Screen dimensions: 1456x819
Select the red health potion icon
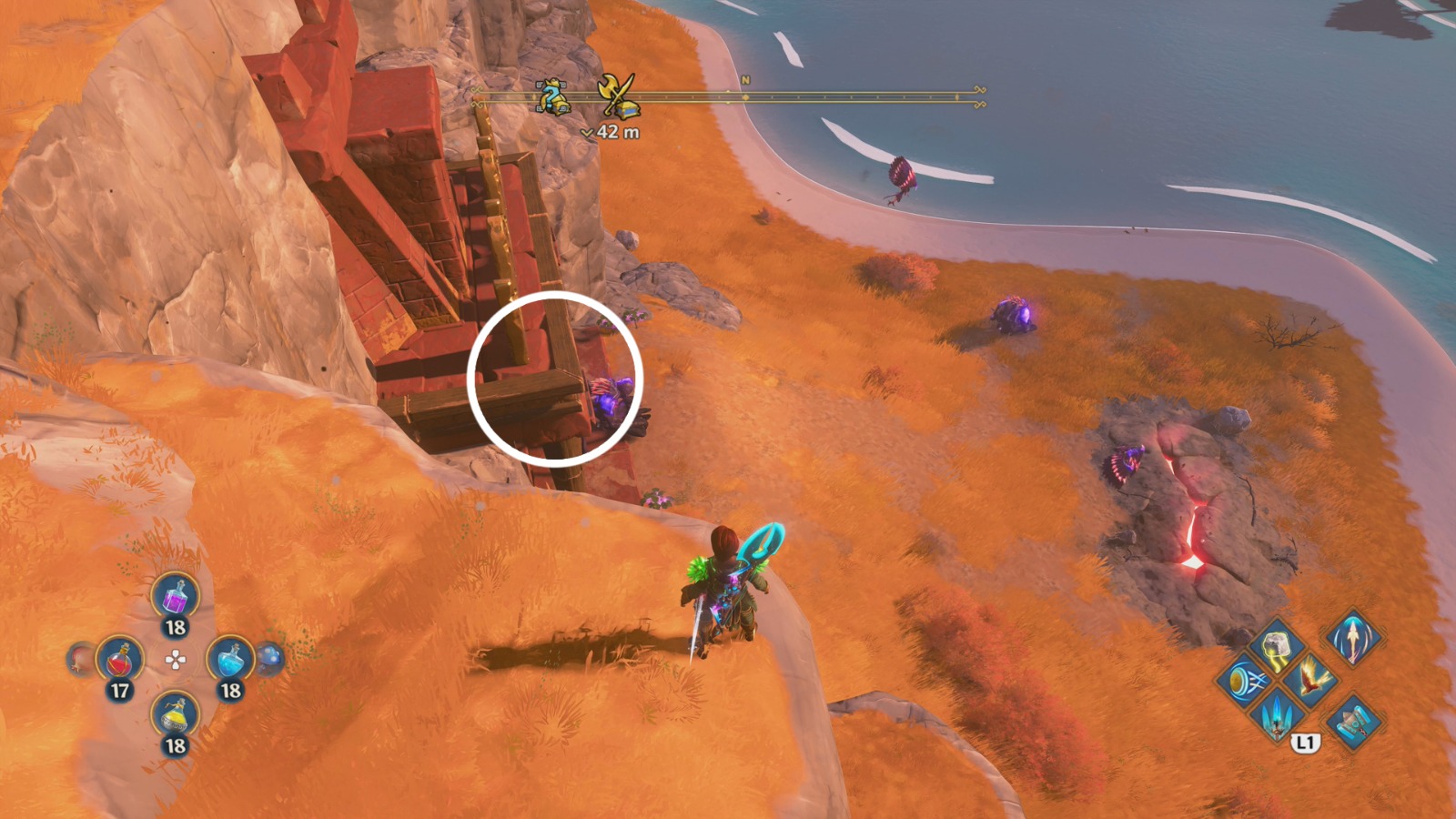tap(120, 659)
